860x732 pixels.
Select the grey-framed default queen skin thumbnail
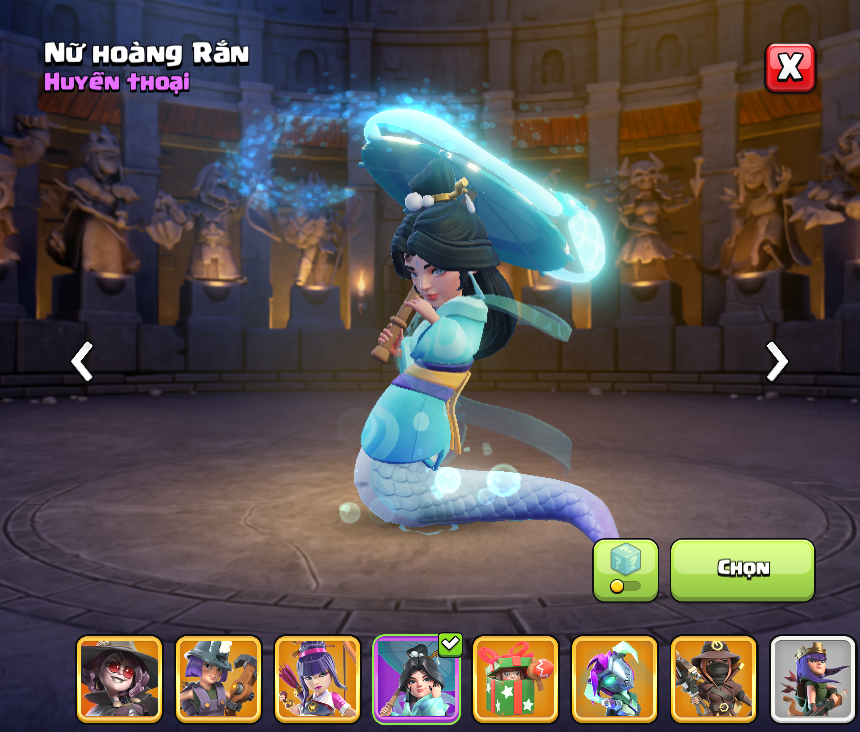[x=812, y=679]
